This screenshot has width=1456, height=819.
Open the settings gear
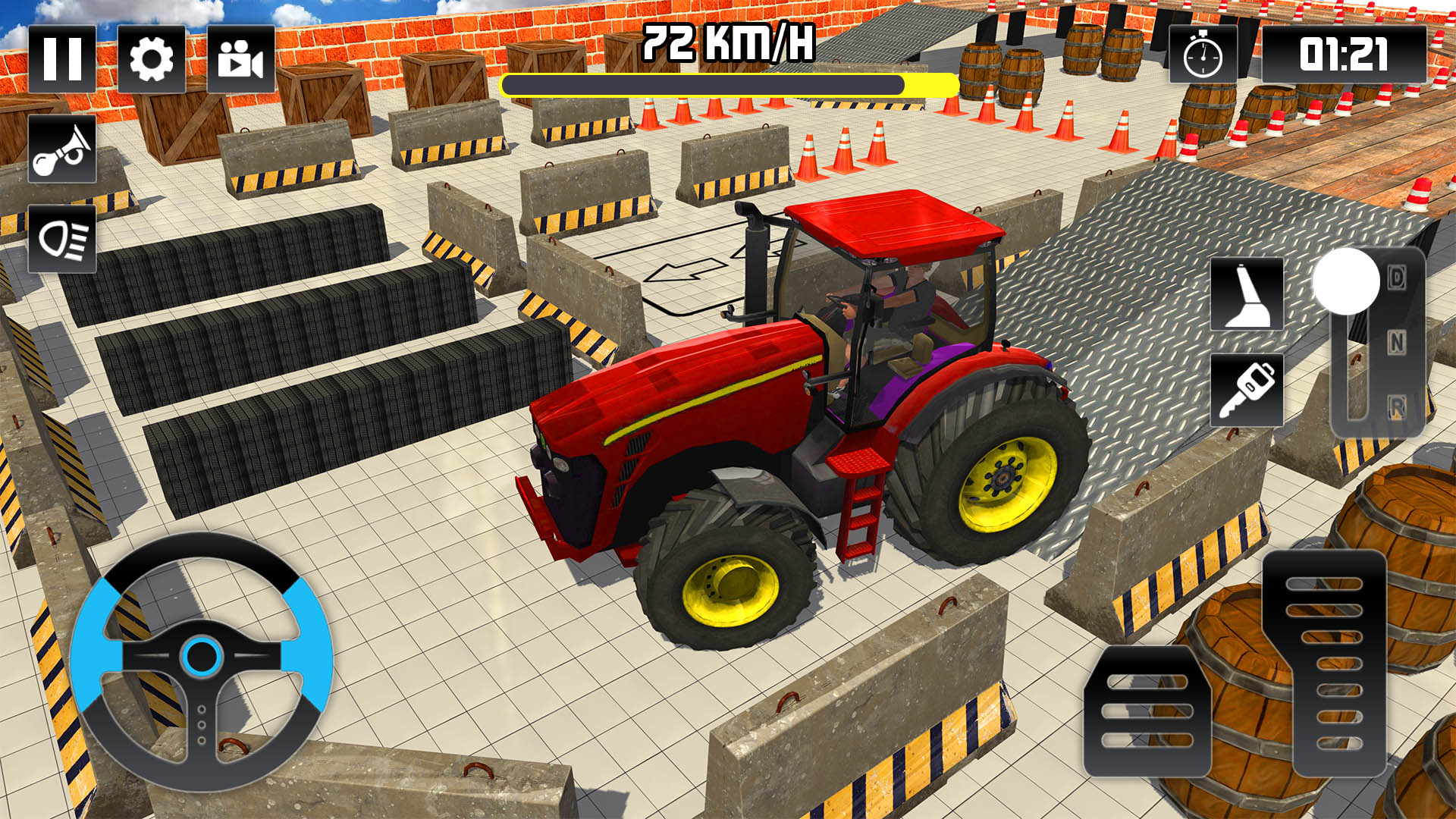152,59
